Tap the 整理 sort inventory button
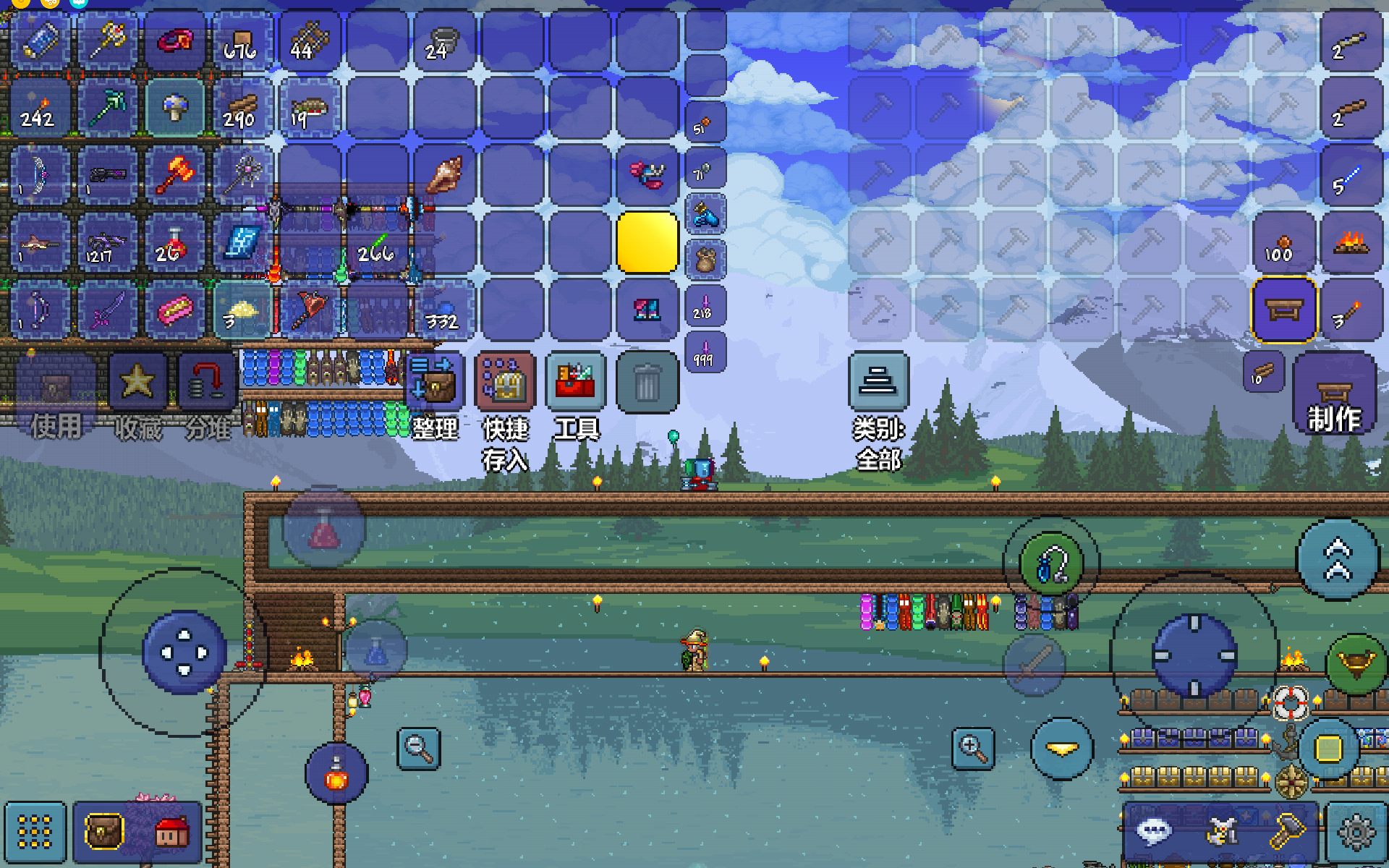The width and height of the screenshot is (1389, 868). pos(434,382)
